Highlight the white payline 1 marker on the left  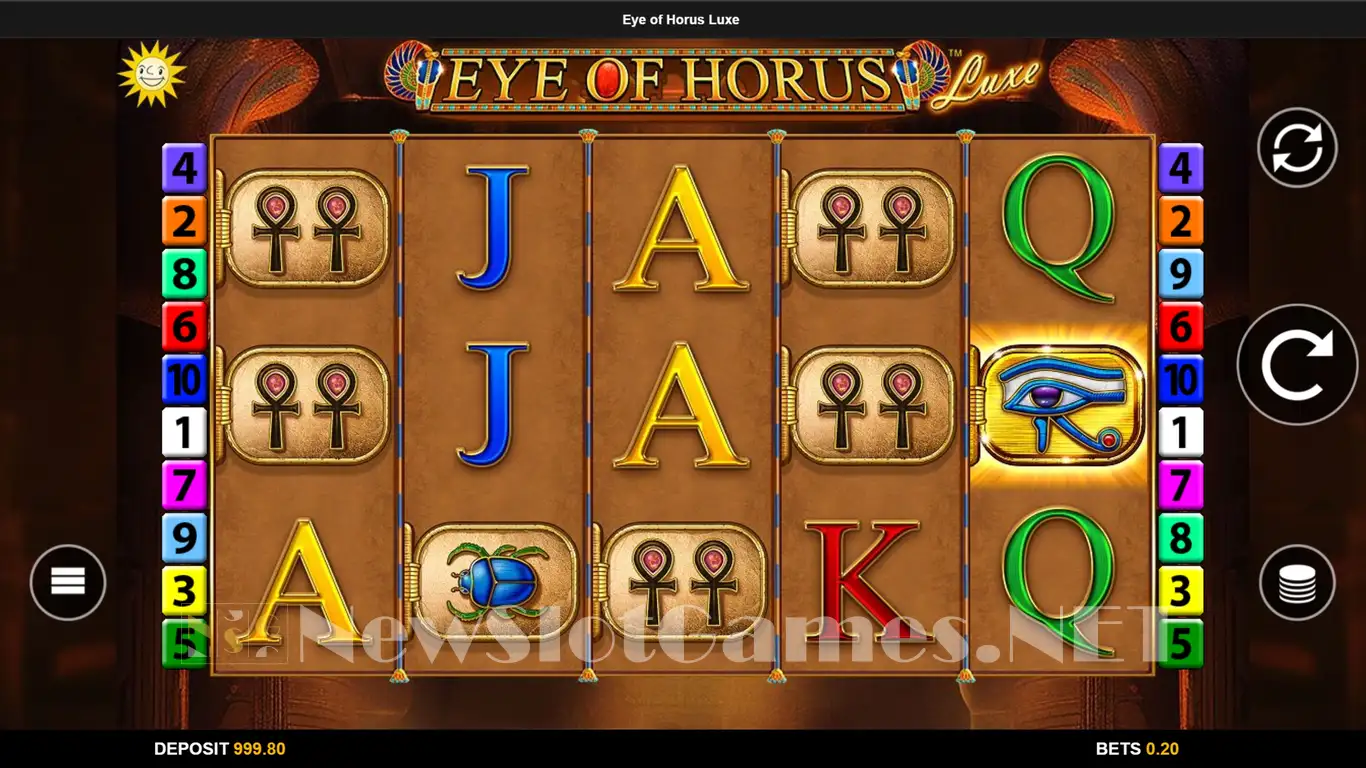coord(184,433)
